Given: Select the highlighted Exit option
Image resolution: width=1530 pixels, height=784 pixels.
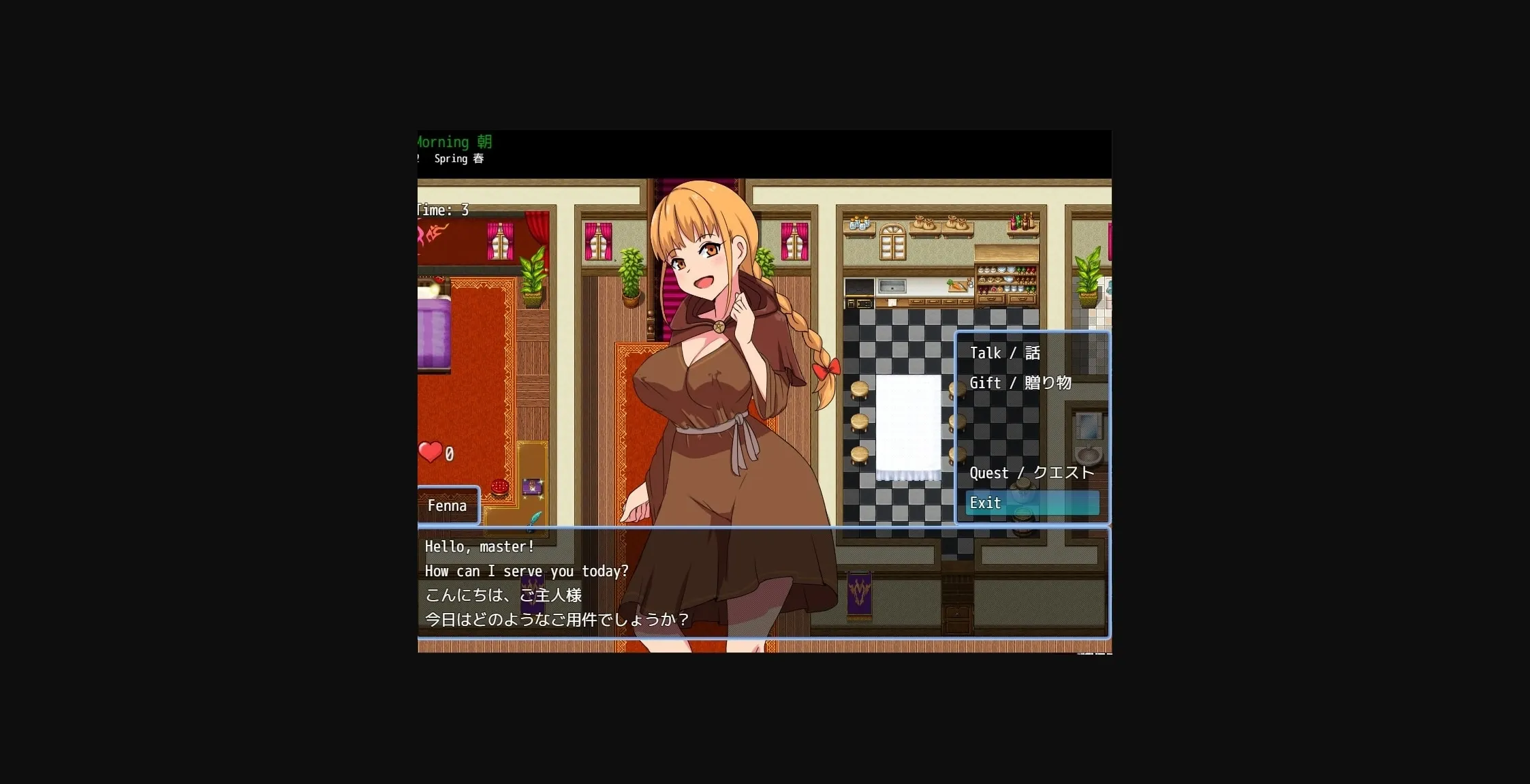Looking at the screenshot, I should [986, 503].
